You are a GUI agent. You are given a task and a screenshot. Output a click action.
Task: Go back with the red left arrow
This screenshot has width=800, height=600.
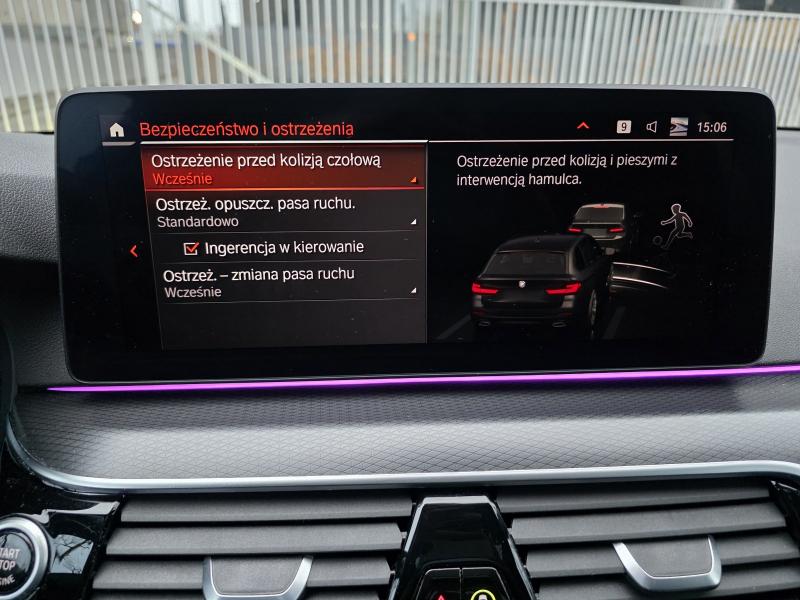click(134, 251)
